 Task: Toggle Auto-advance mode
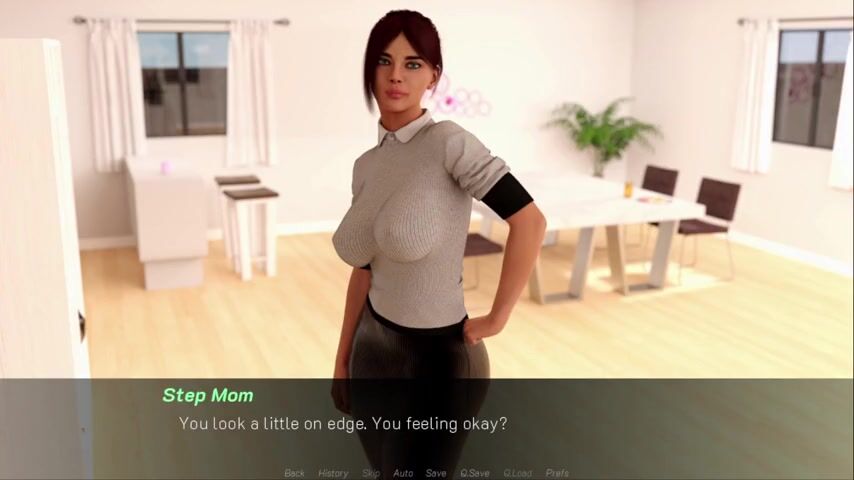click(403, 473)
